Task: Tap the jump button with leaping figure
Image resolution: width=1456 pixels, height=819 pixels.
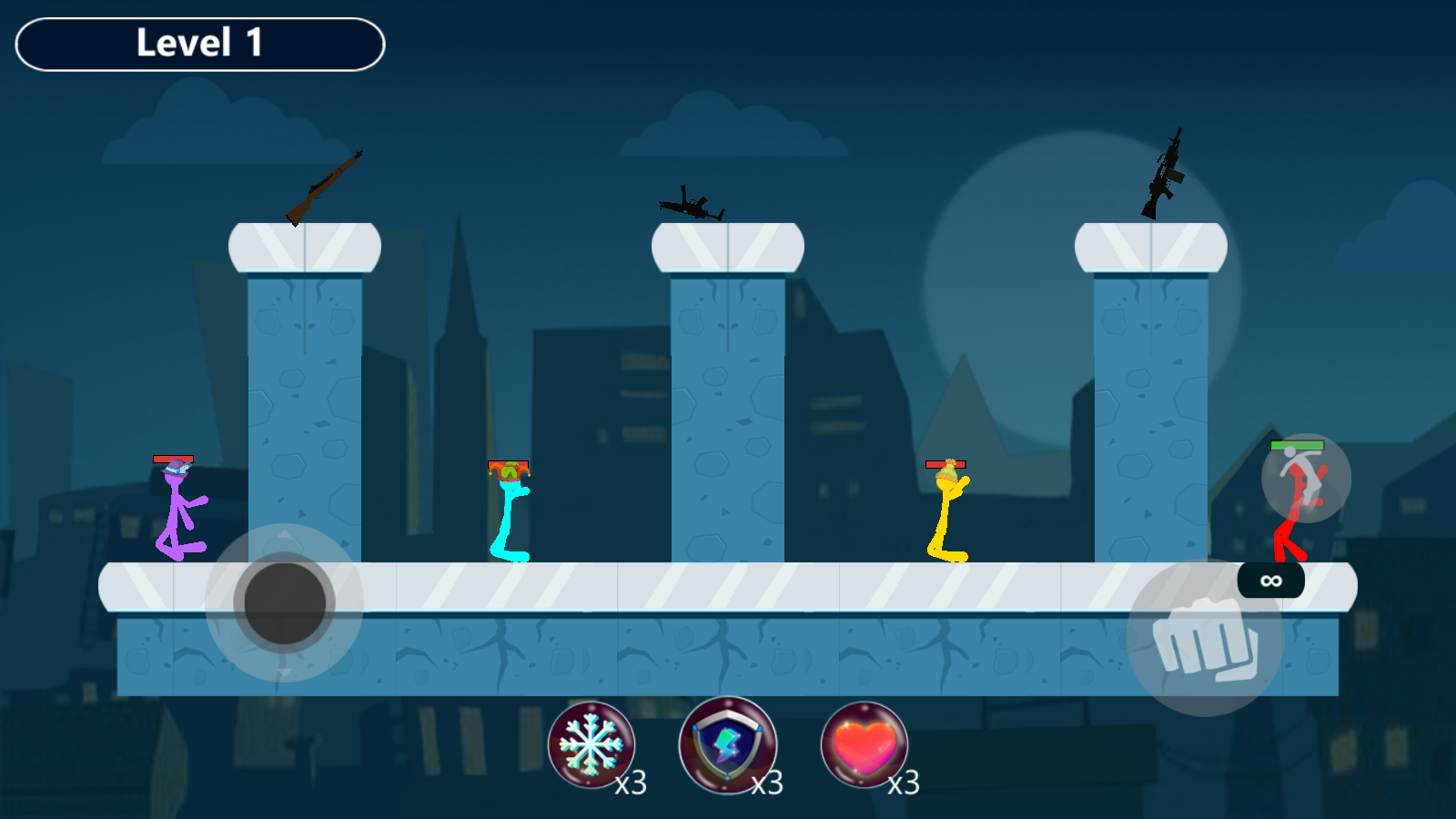Action: pyautogui.click(x=1306, y=478)
